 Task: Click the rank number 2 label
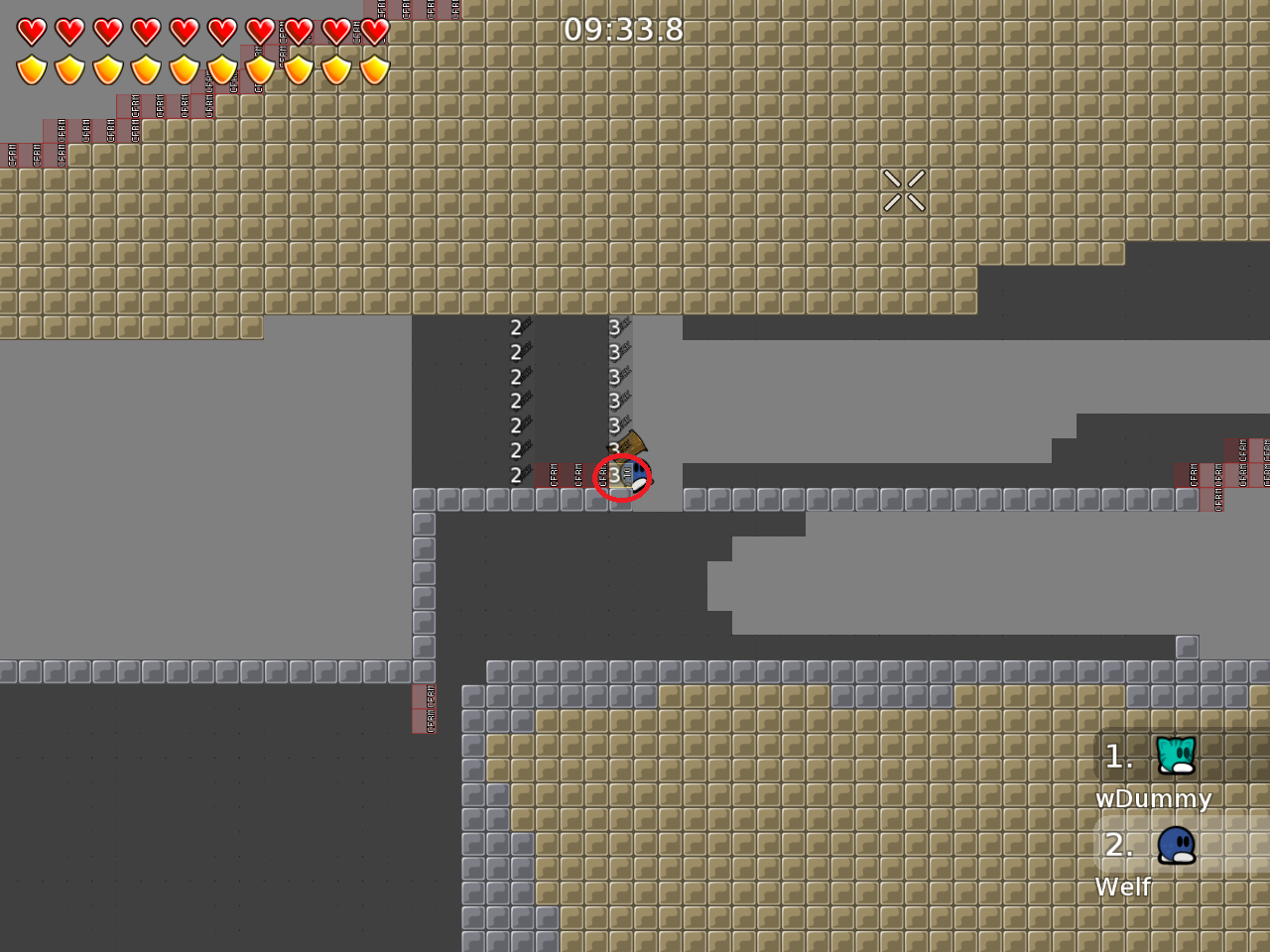(1119, 845)
